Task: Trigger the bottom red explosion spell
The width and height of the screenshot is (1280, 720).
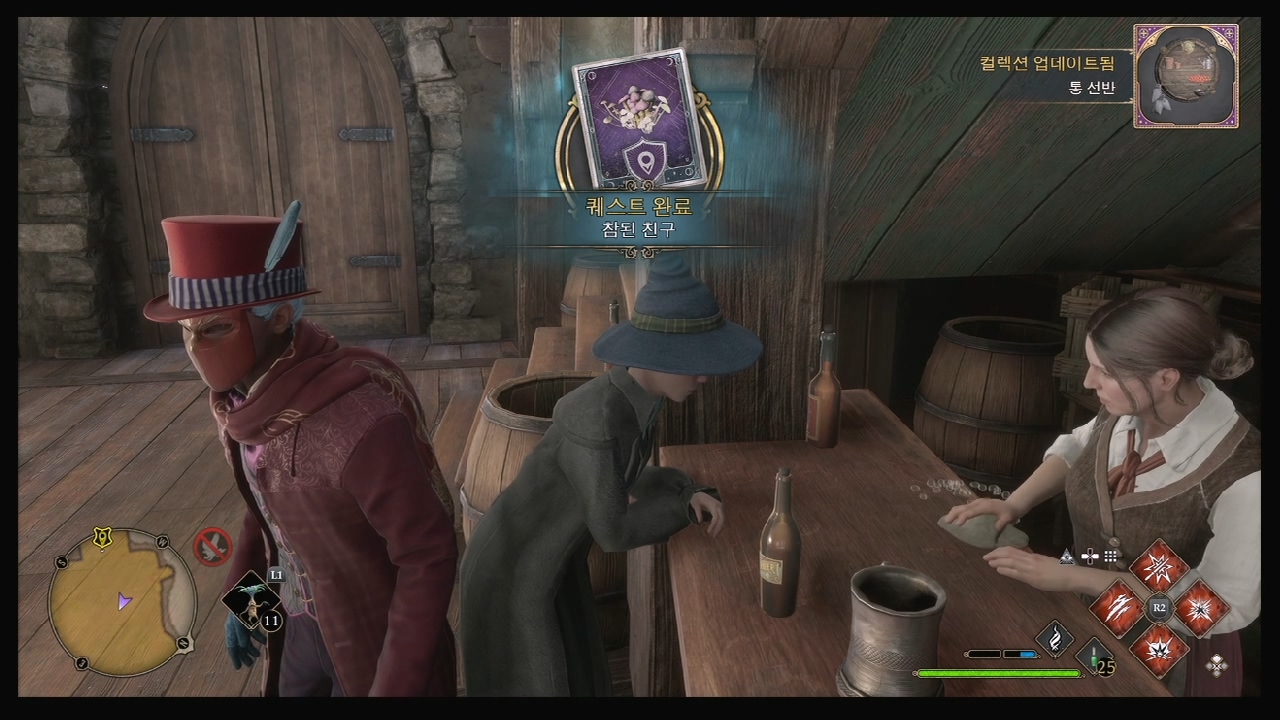Action: pos(1159,648)
